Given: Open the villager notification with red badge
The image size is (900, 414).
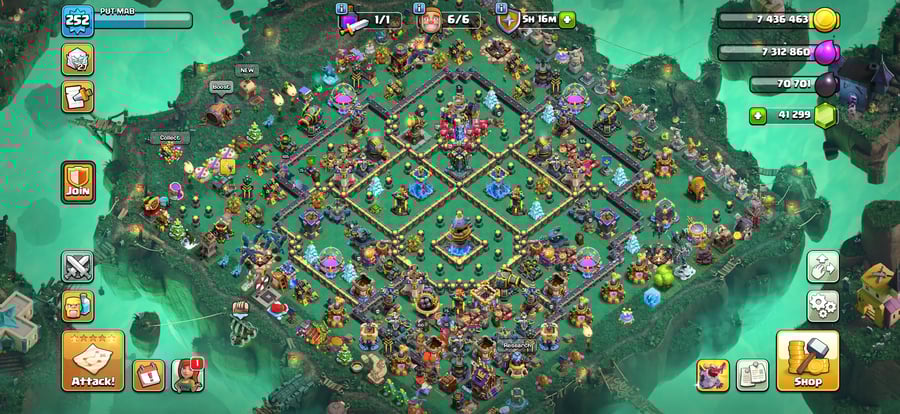Looking at the screenshot, I should (187, 375).
